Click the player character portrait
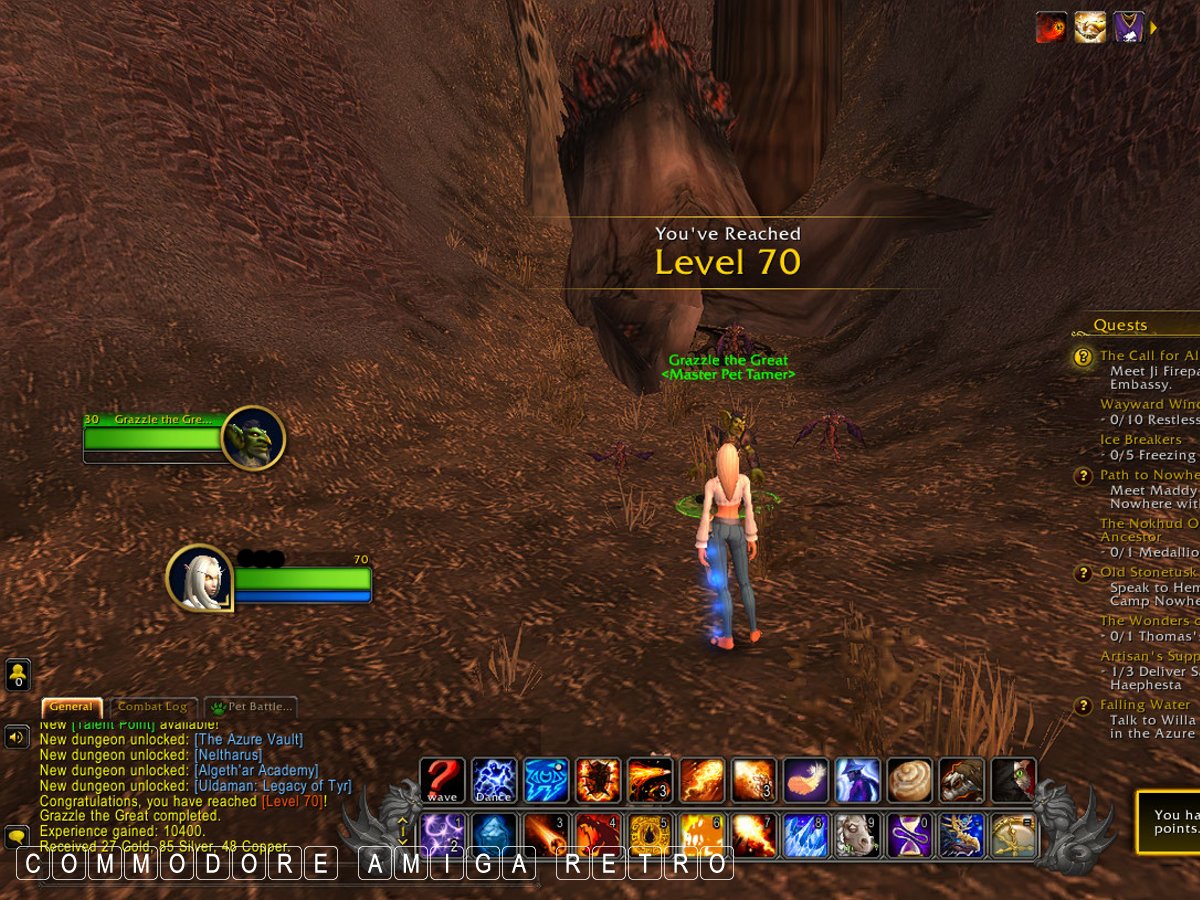This screenshot has height=900, width=1200. tap(198, 576)
